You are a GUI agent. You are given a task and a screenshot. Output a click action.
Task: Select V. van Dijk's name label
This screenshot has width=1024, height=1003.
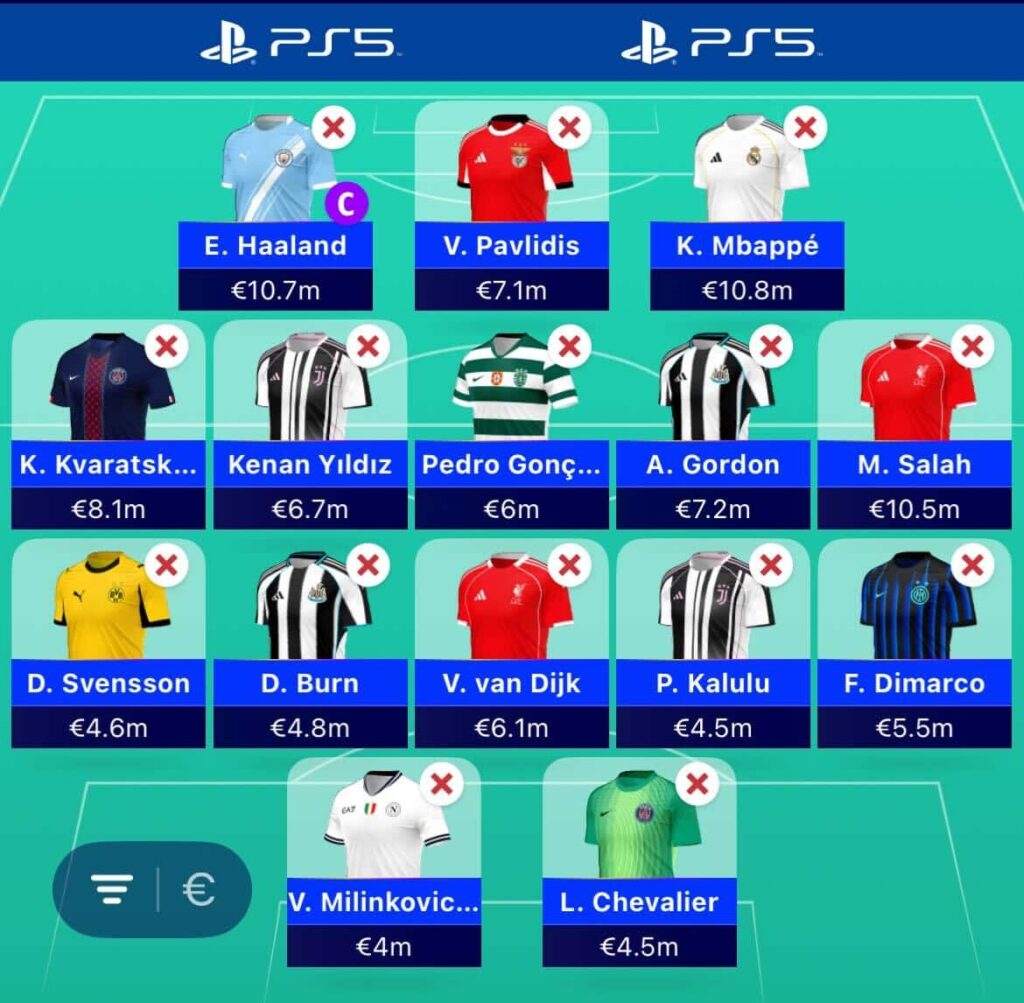[x=511, y=684]
